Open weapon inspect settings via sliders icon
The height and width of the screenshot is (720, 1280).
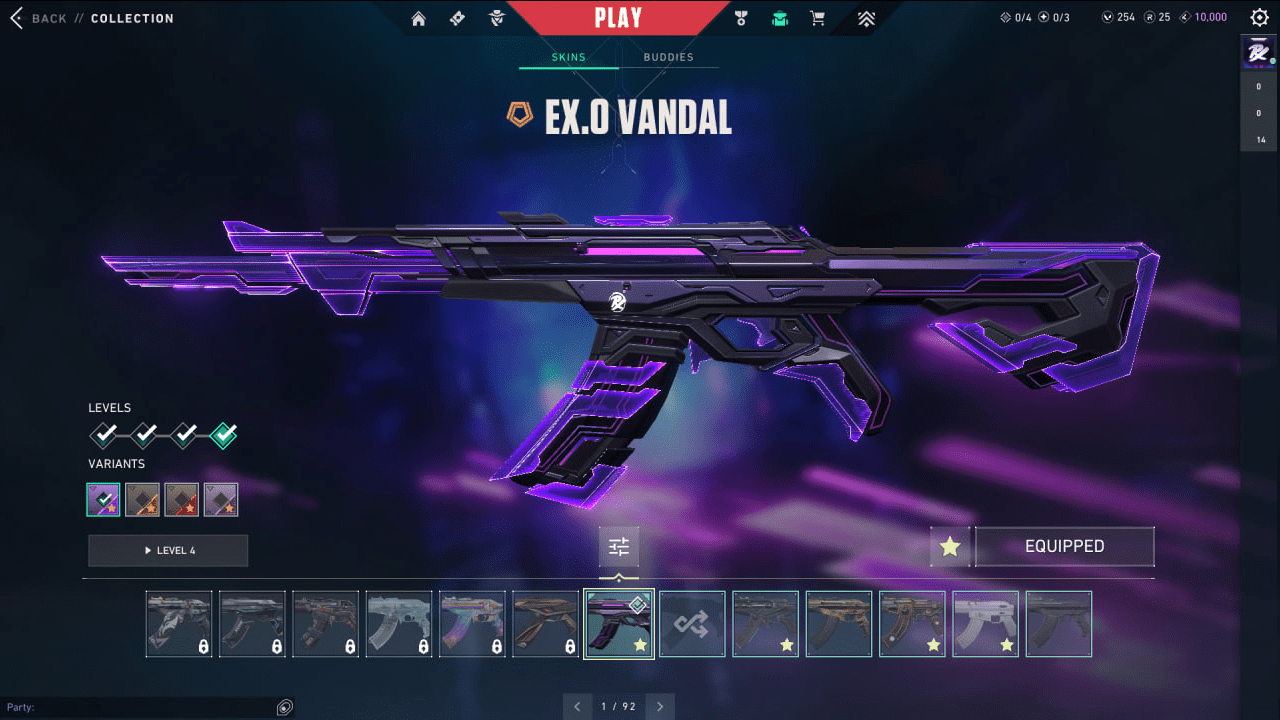pos(618,546)
